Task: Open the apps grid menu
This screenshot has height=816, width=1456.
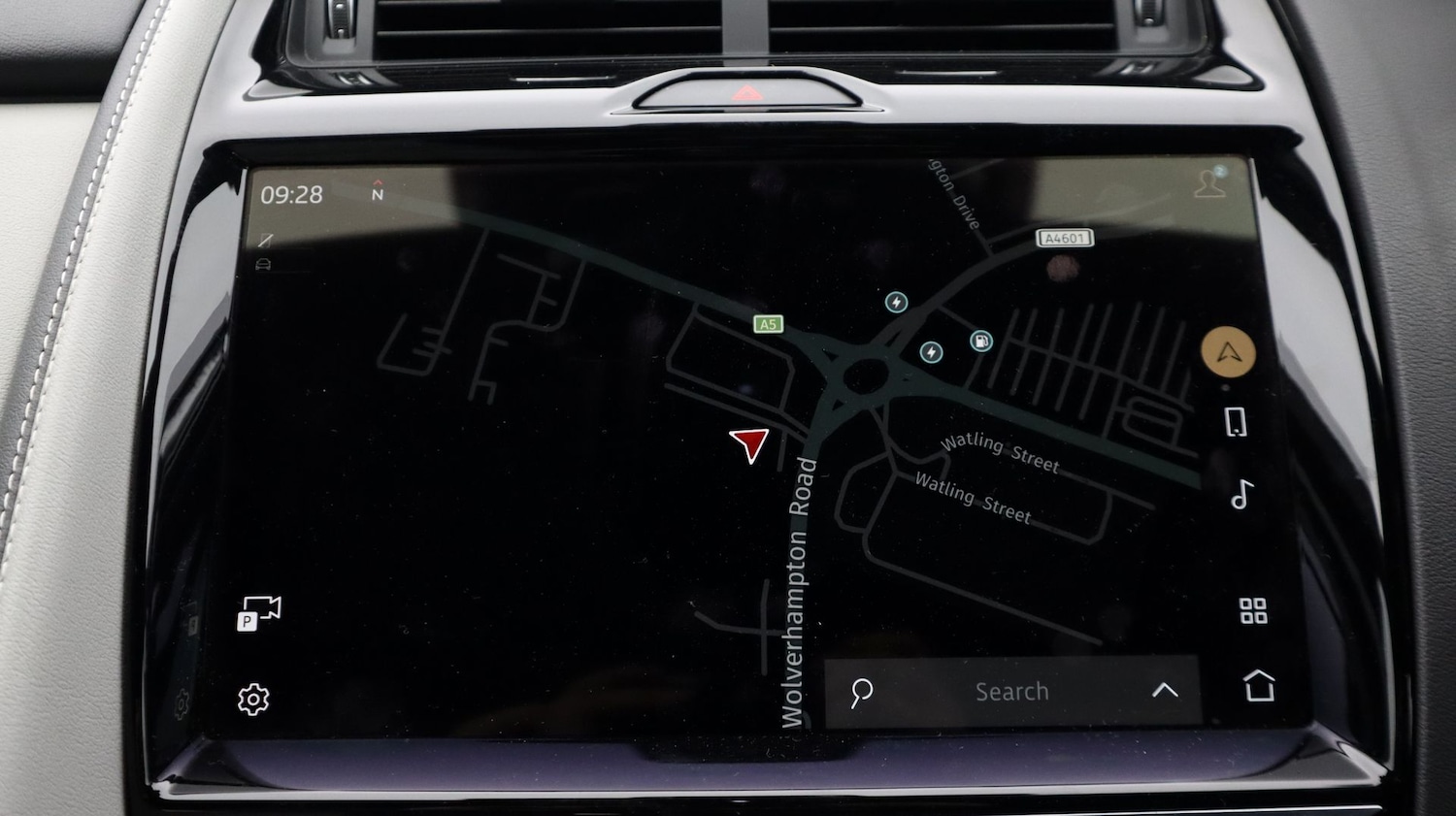Action: click(1254, 610)
